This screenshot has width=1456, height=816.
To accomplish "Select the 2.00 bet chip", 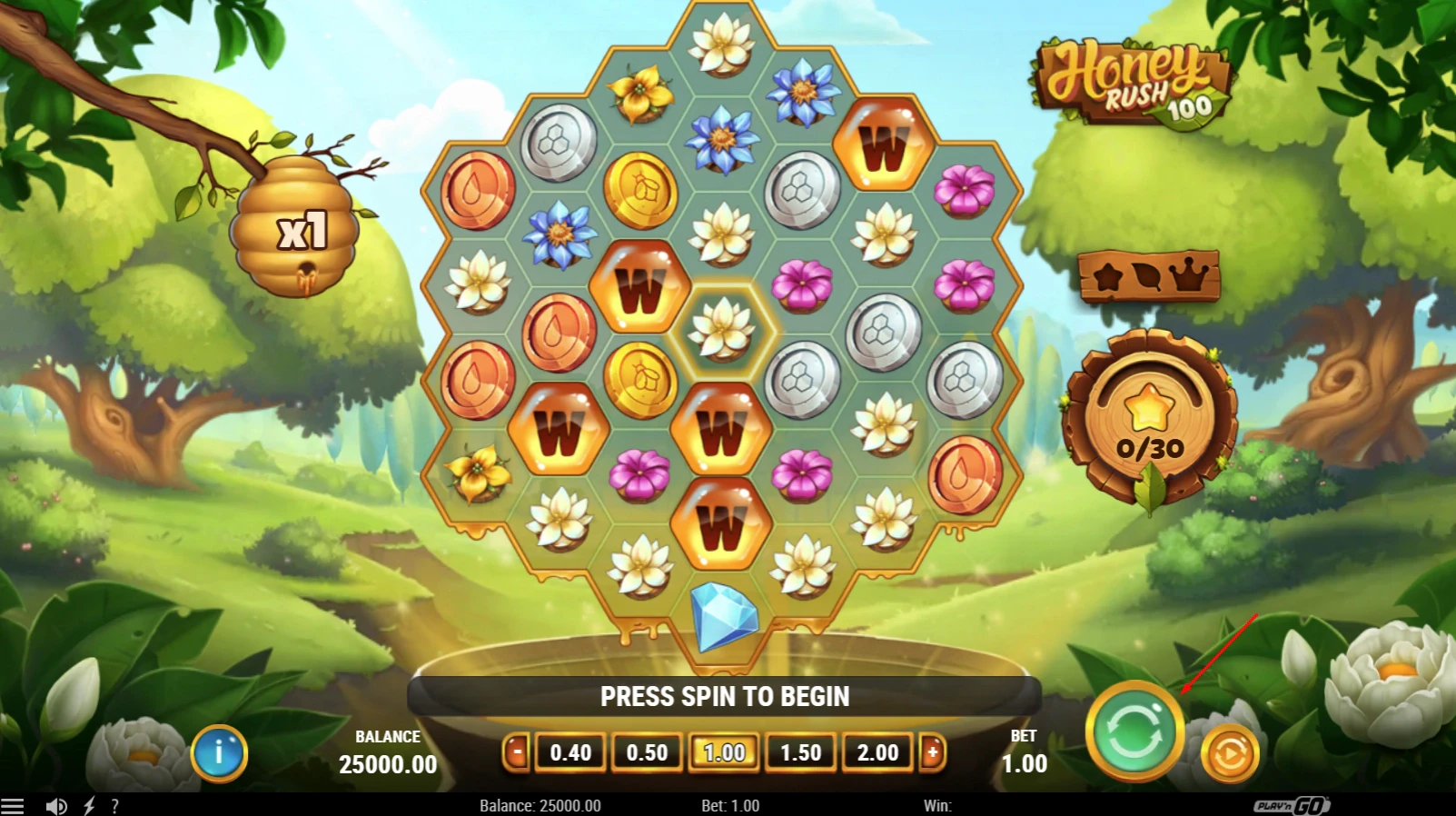I will click(877, 752).
